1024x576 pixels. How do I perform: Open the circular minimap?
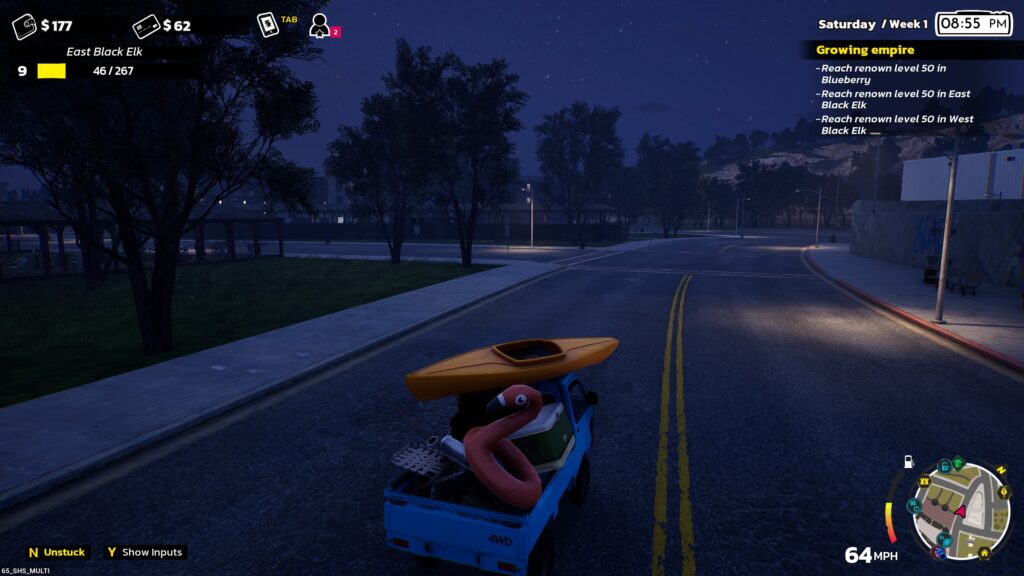(x=961, y=510)
